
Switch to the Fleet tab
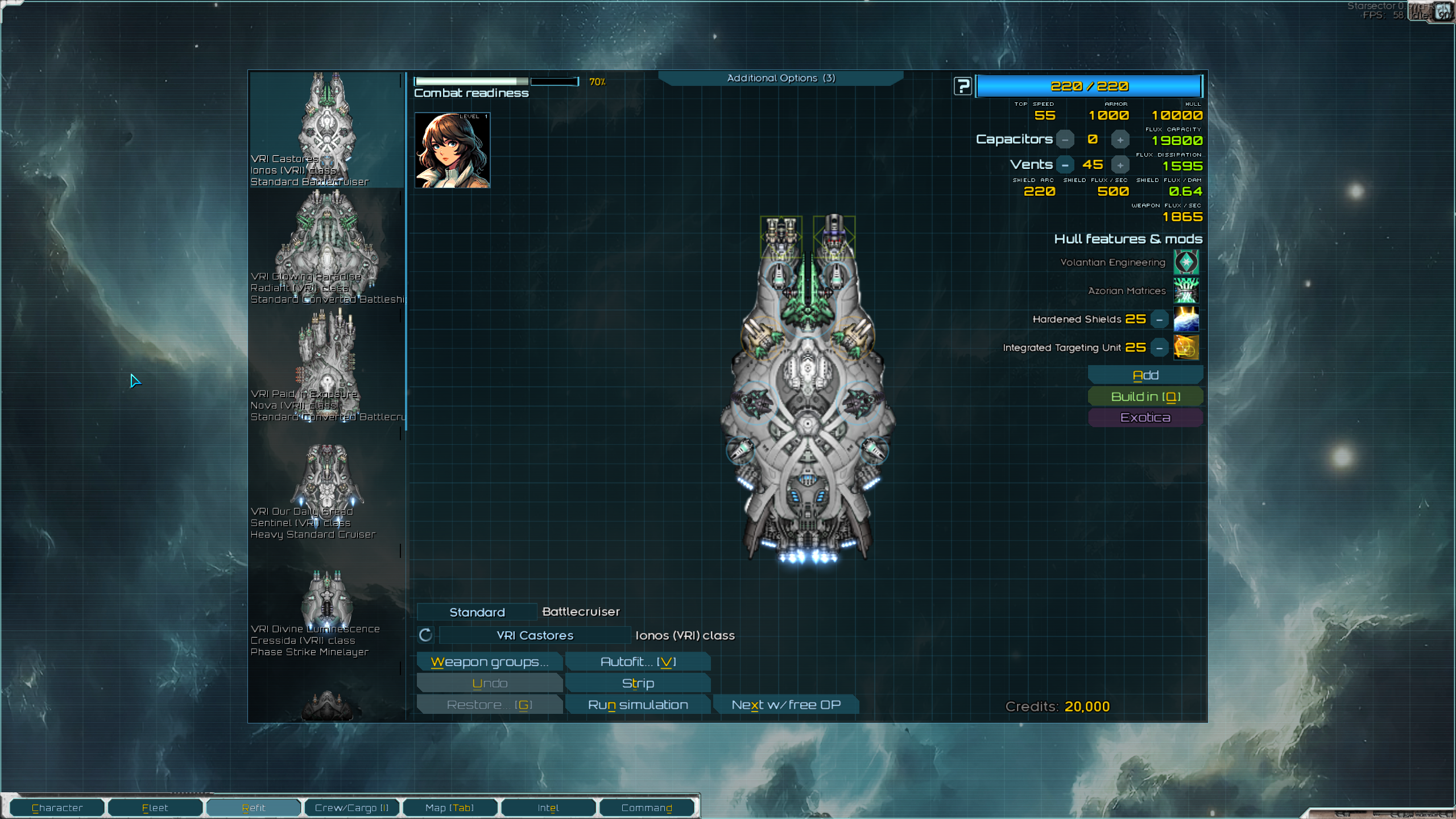(155, 808)
